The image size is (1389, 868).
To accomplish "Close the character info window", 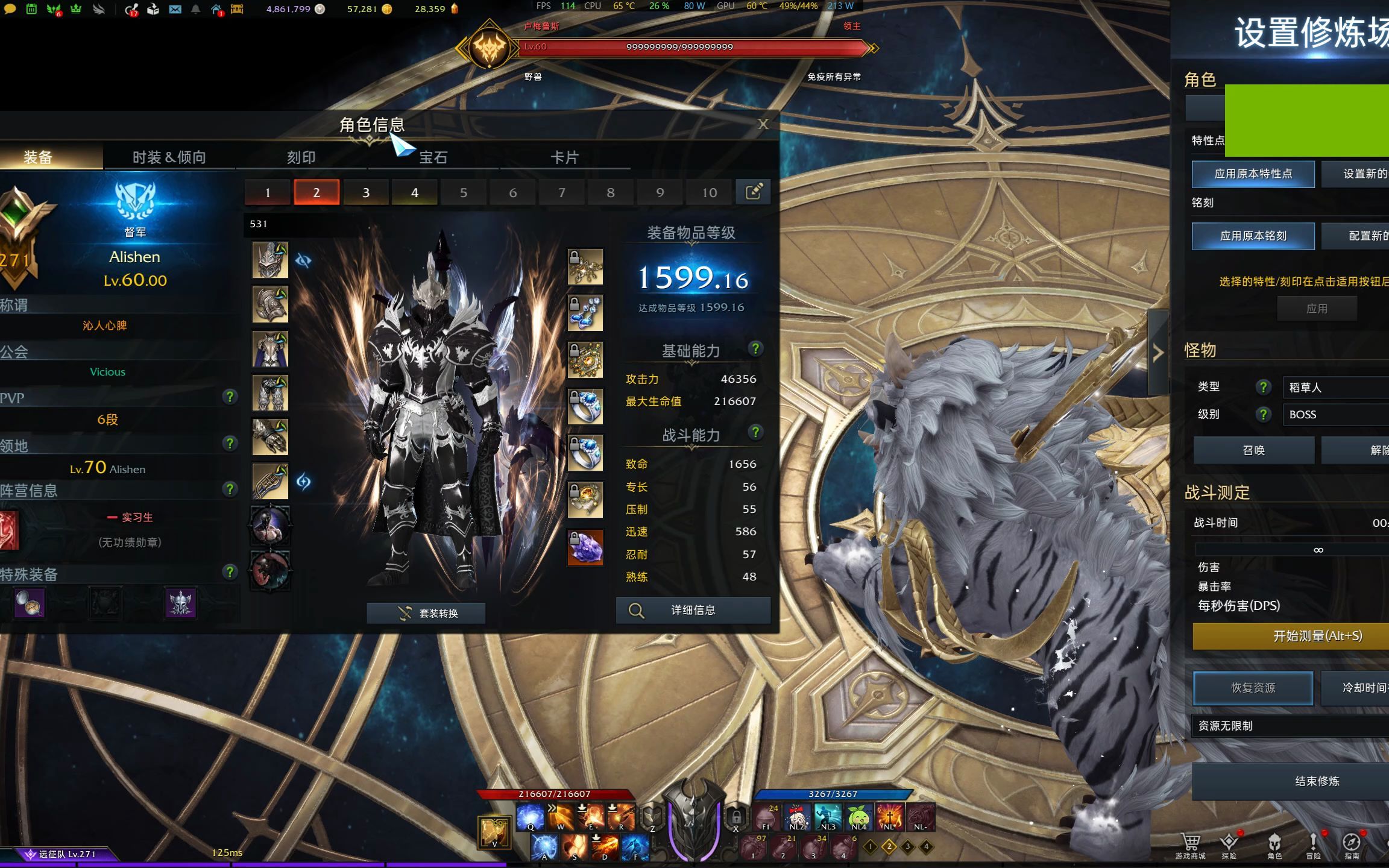I will coord(763,124).
